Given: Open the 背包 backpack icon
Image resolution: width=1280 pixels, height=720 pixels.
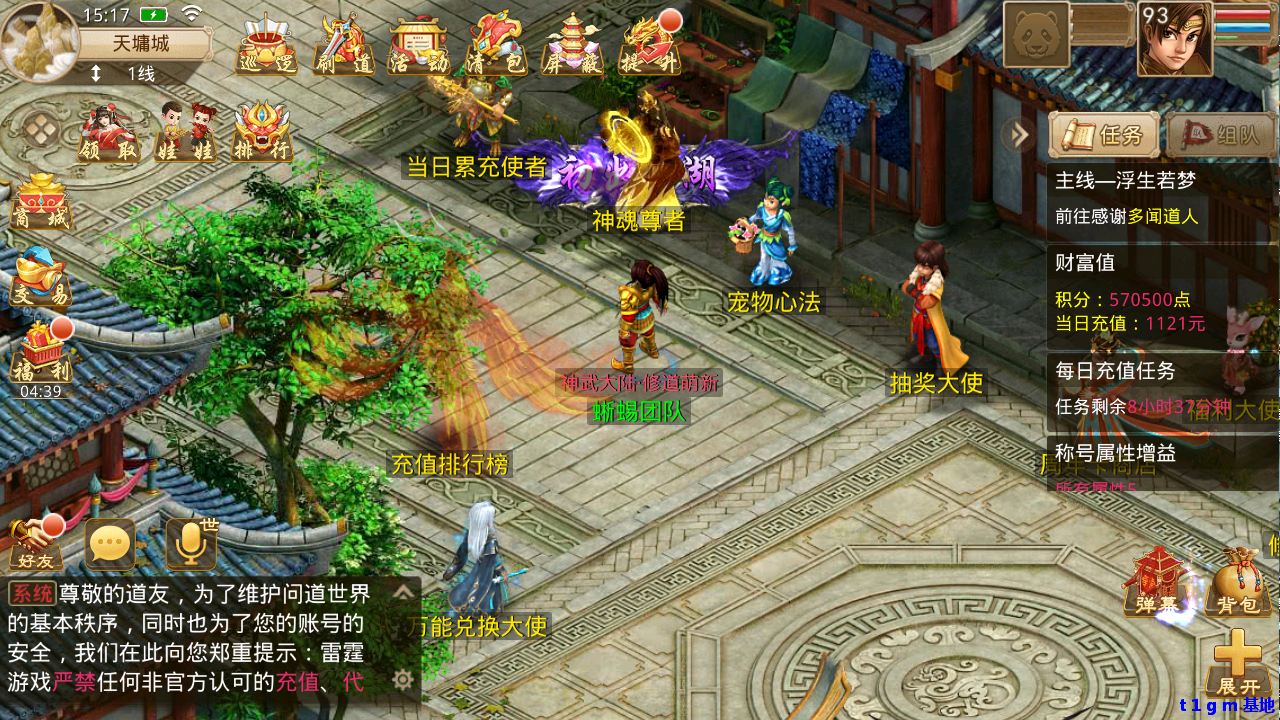Looking at the screenshot, I should (x=1237, y=583).
